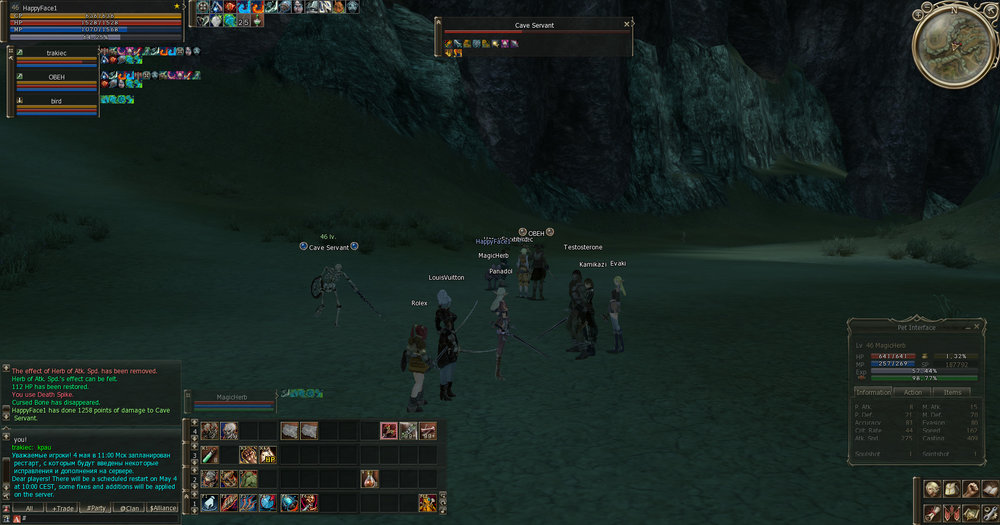Open the character status menu icon

[x=931, y=489]
